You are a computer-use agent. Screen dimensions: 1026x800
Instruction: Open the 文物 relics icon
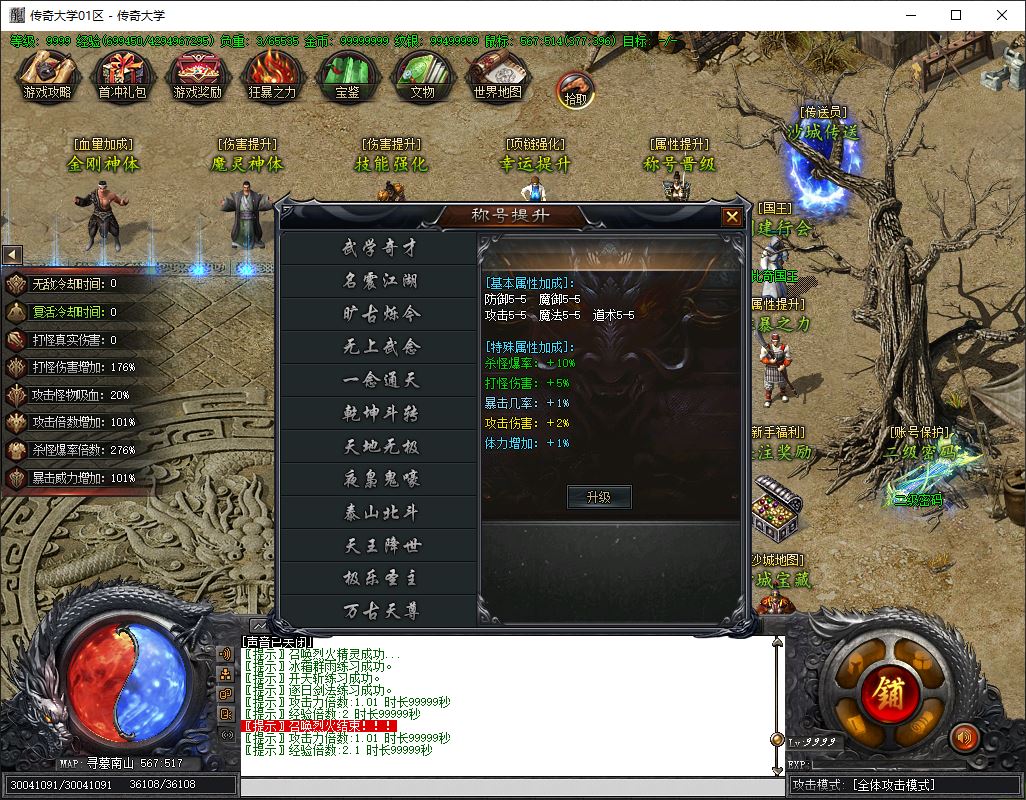422,73
